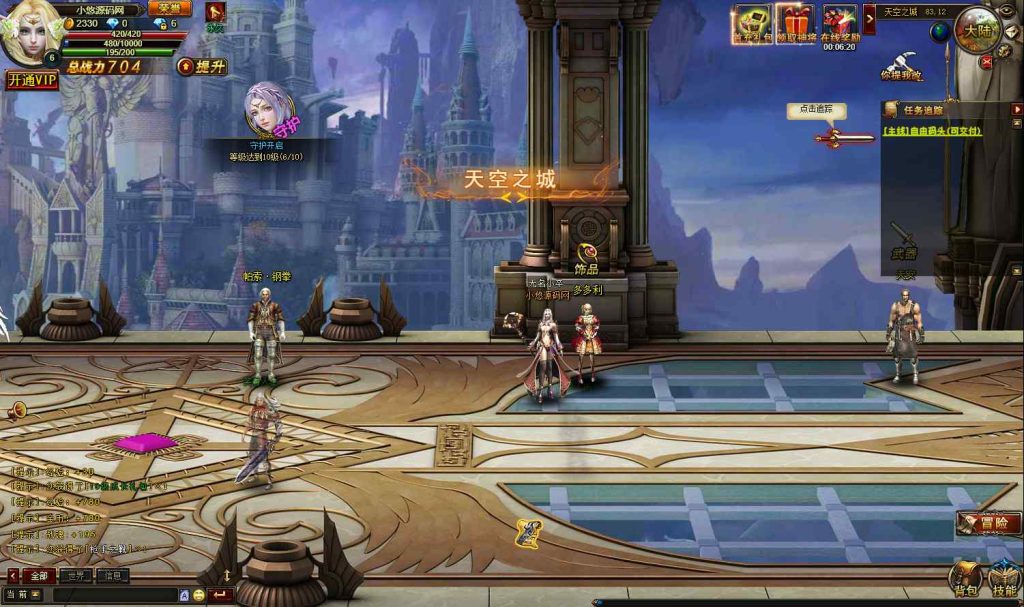Click the 荣誉 honor button
Viewport: 1024px width, 607px height.
(x=169, y=8)
